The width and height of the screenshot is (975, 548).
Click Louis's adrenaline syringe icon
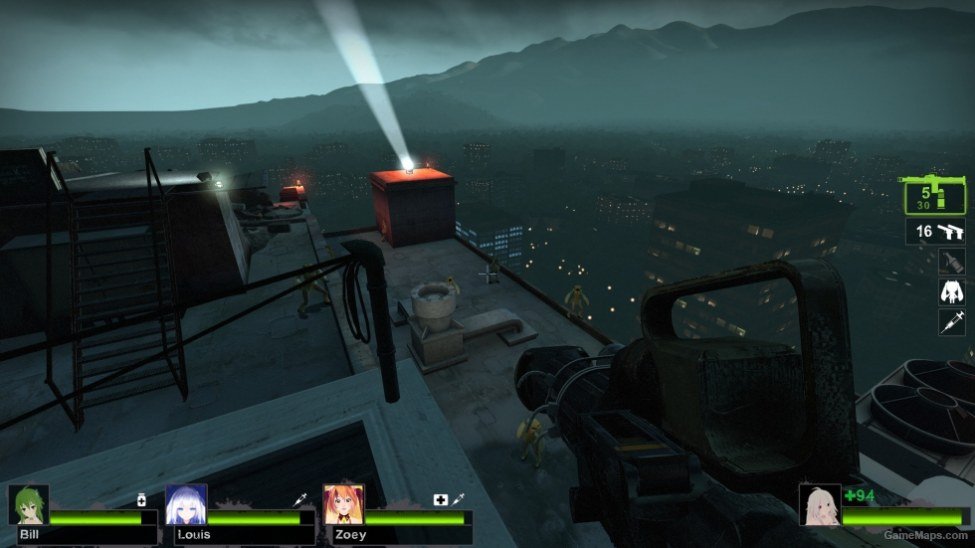[x=299, y=499]
